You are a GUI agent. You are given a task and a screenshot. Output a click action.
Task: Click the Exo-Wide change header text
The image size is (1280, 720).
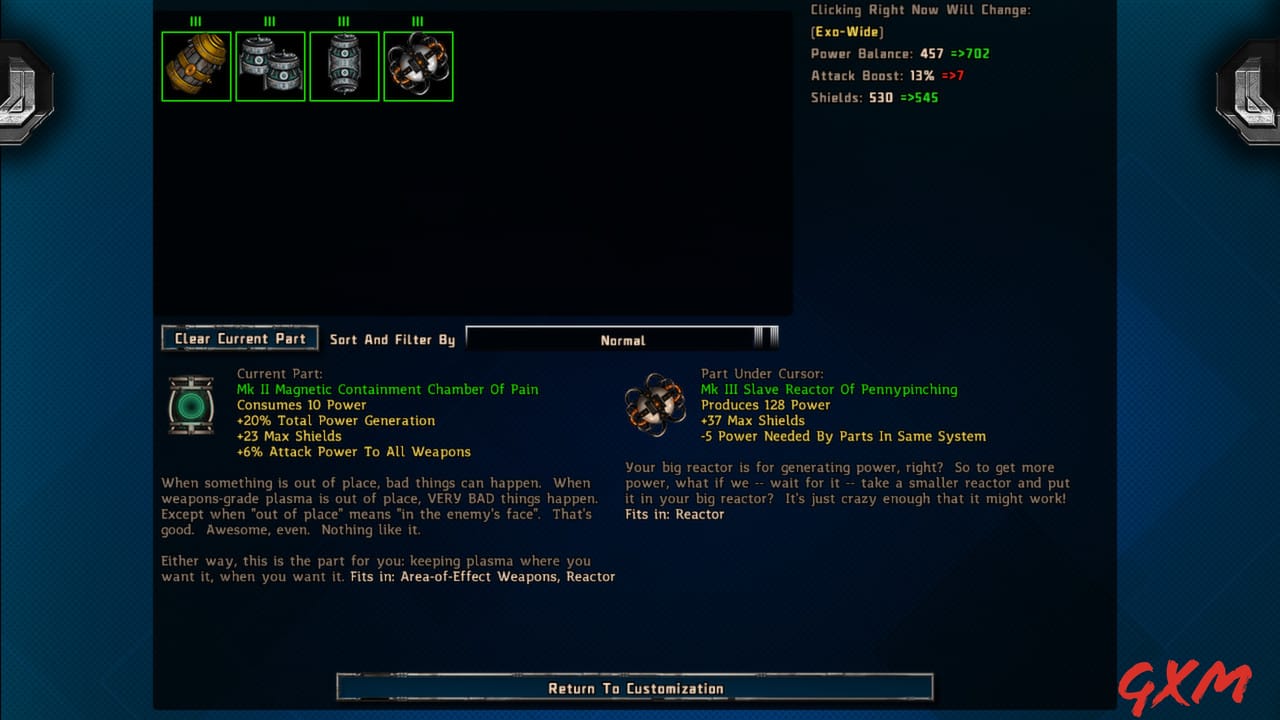845,31
